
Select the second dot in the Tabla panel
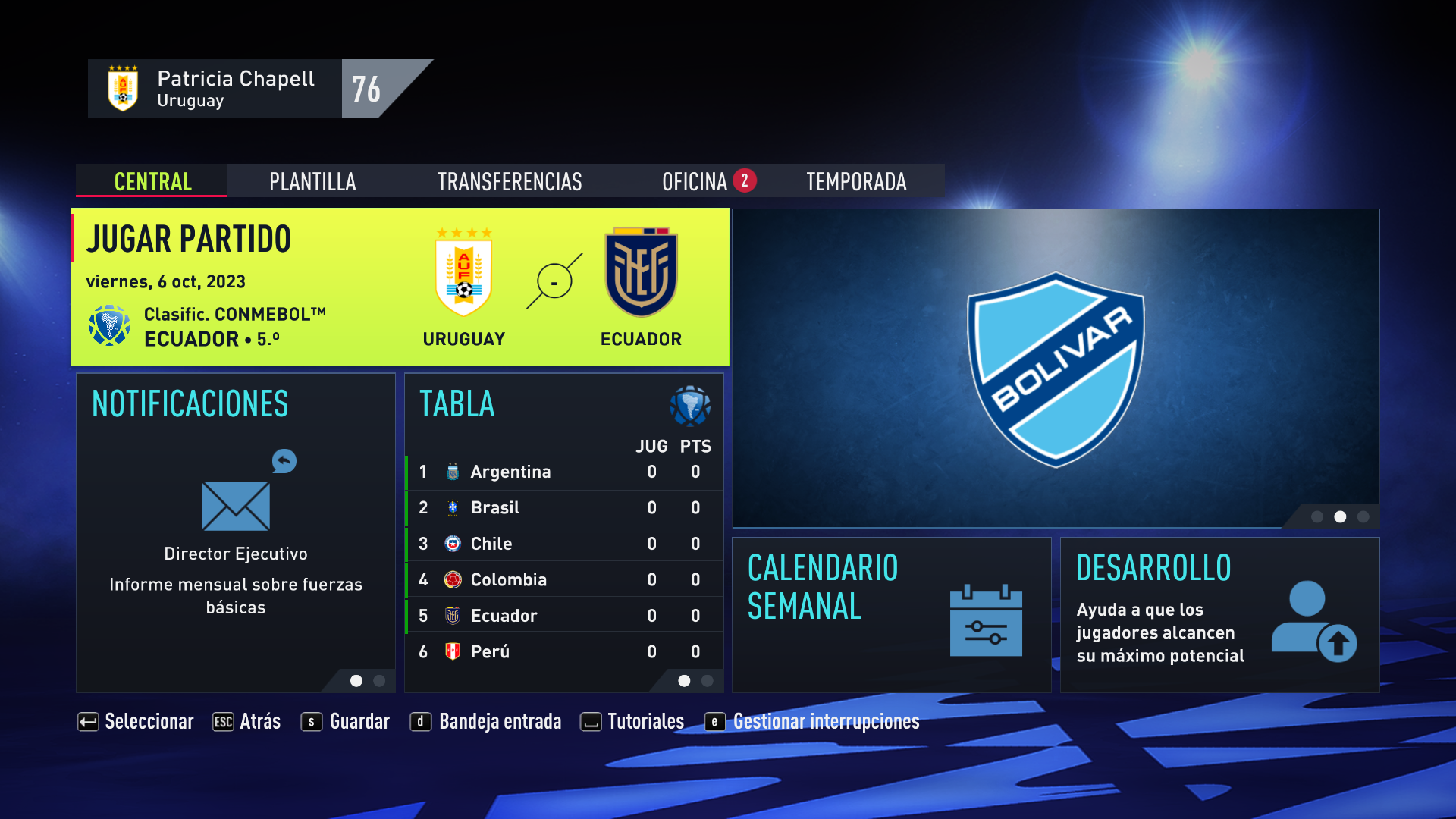(708, 681)
